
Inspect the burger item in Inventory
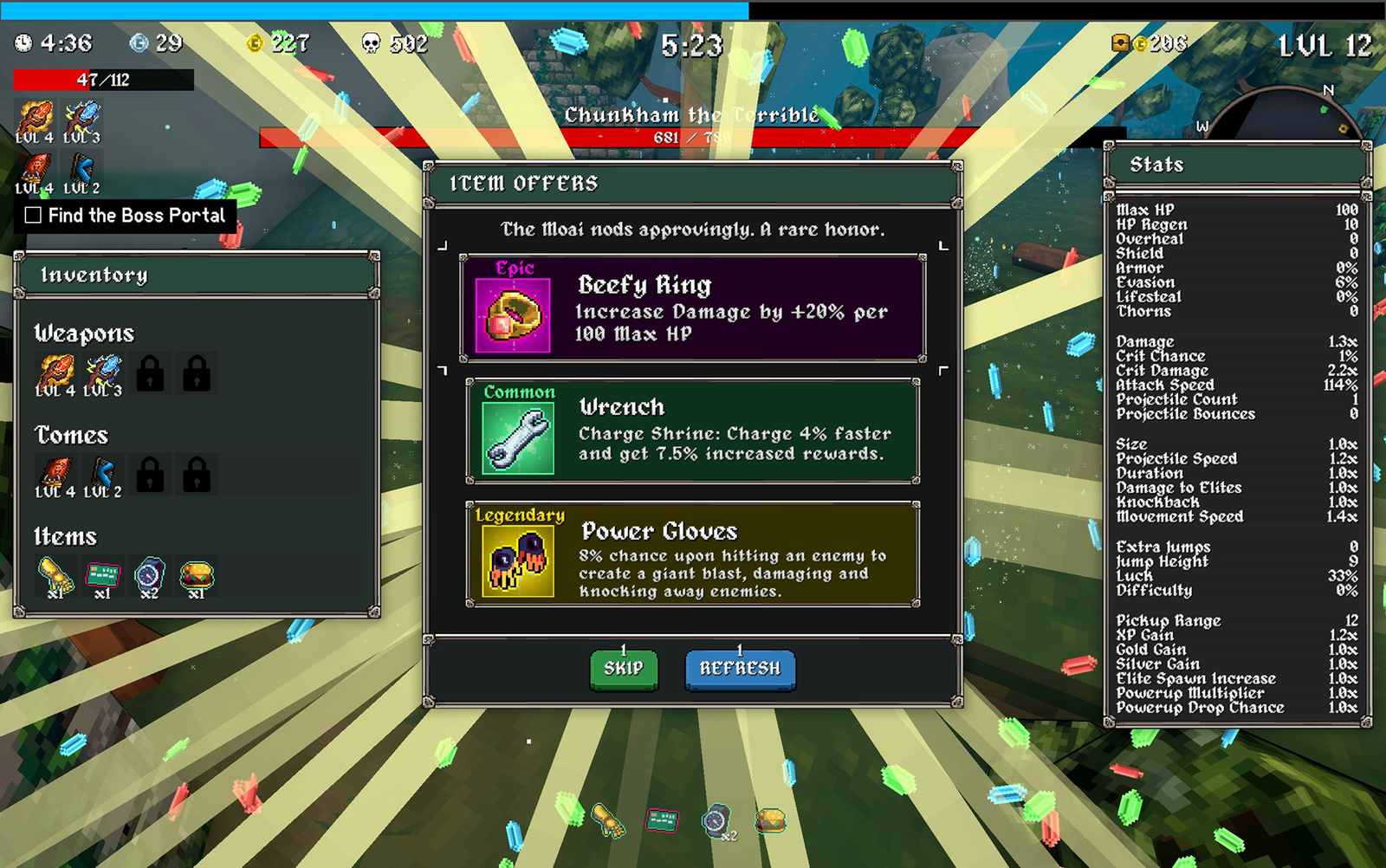click(197, 576)
